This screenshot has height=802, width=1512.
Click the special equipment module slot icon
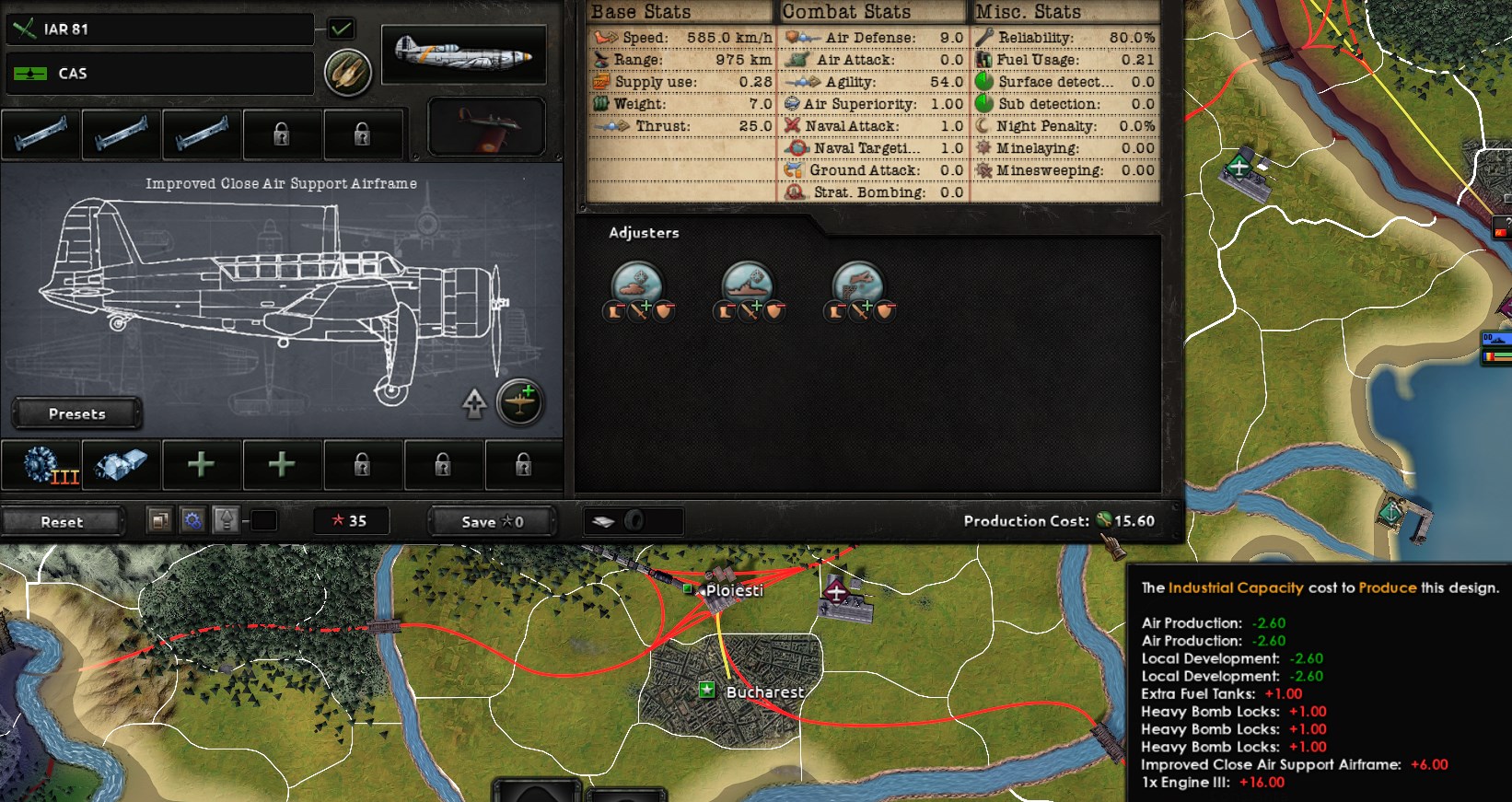(x=121, y=465)
